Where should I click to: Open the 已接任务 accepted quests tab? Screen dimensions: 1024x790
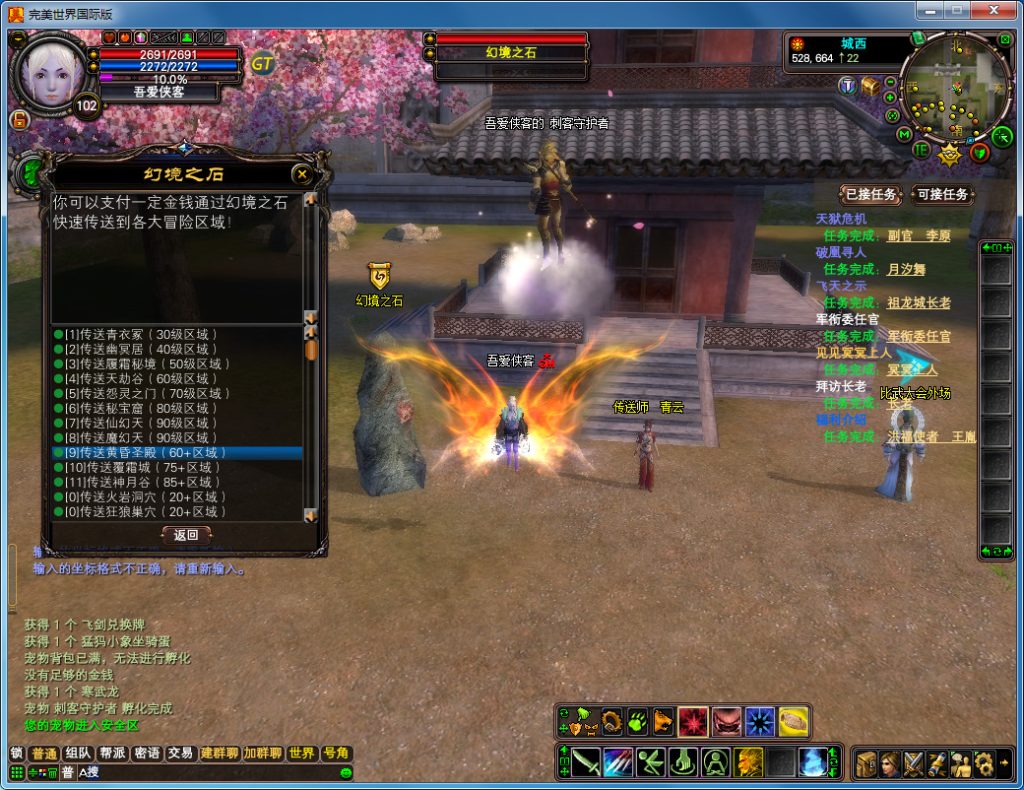(870, 194)
